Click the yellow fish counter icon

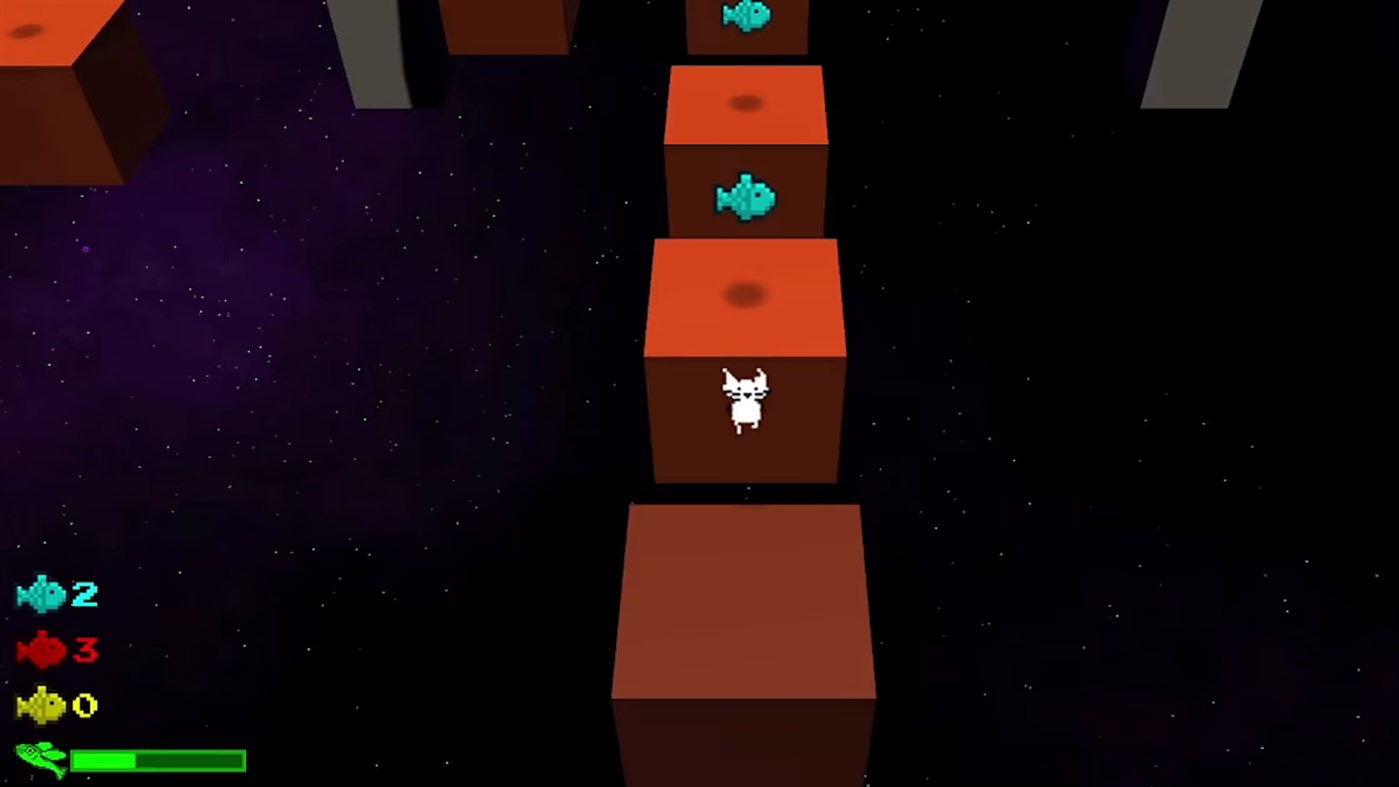[x=38, y=705]
